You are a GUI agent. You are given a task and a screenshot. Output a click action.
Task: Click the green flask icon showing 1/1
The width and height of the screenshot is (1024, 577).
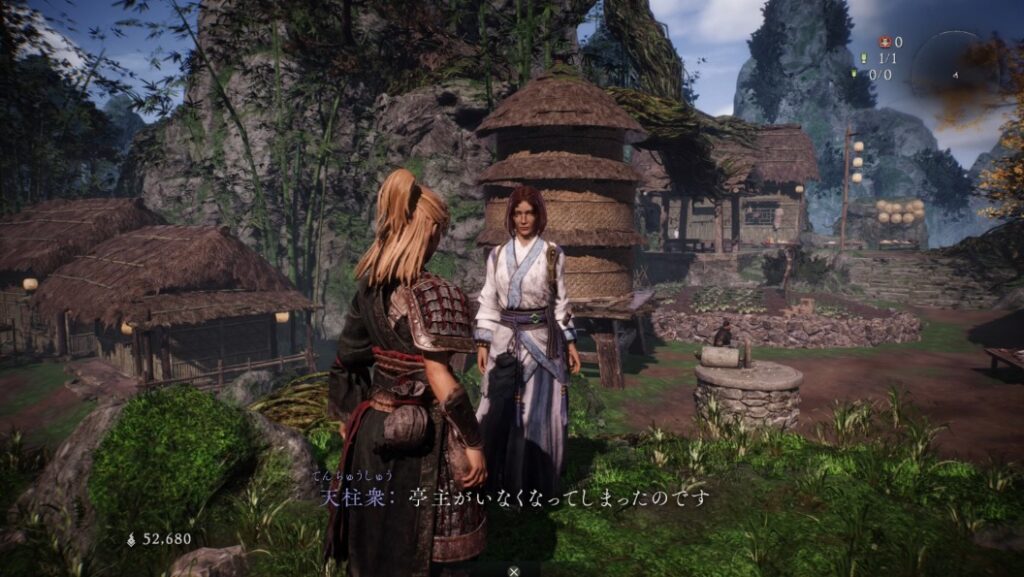coord(863,58)
